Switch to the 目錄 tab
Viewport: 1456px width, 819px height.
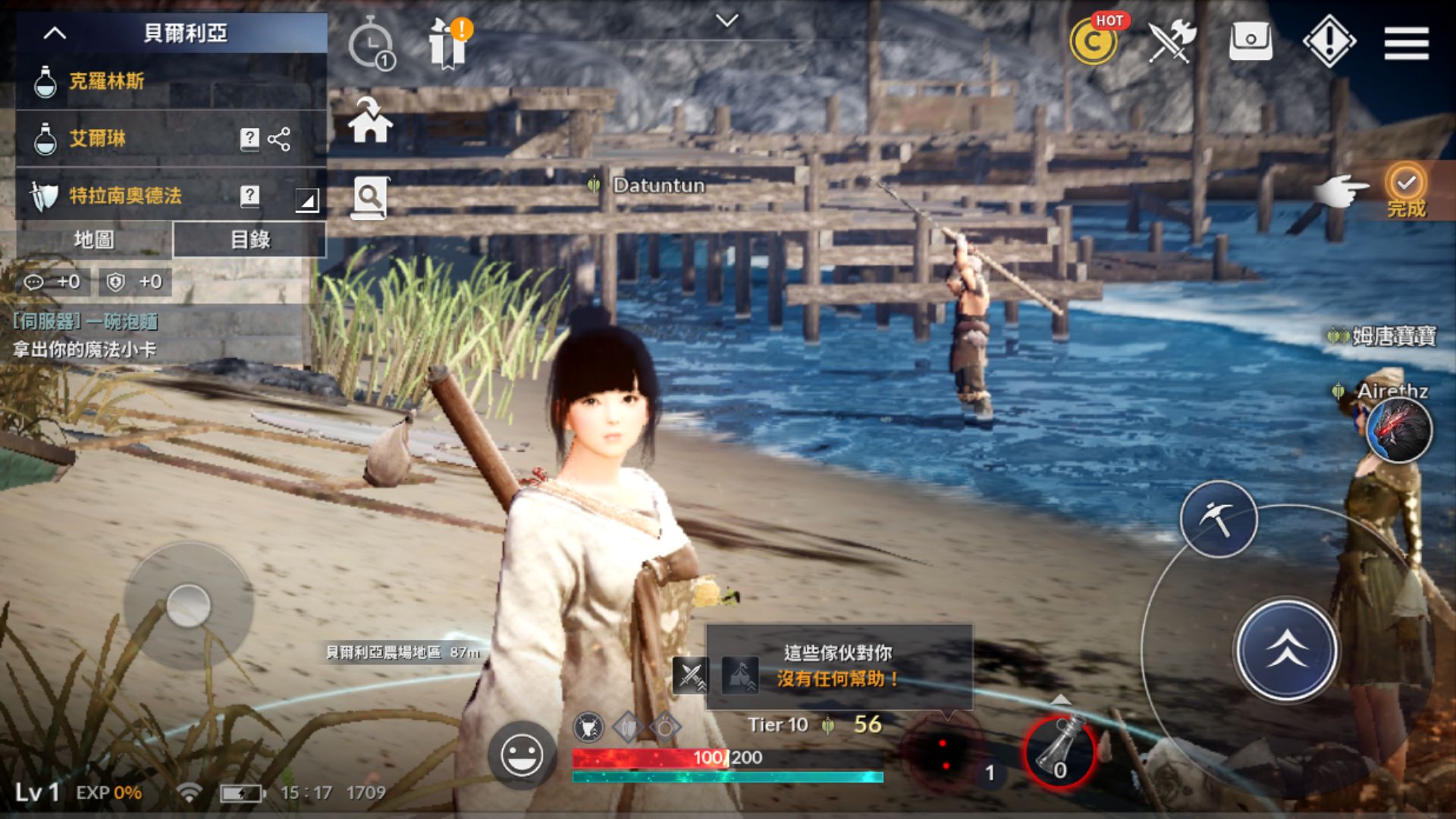pyautogui.click(x=250, y=240)
